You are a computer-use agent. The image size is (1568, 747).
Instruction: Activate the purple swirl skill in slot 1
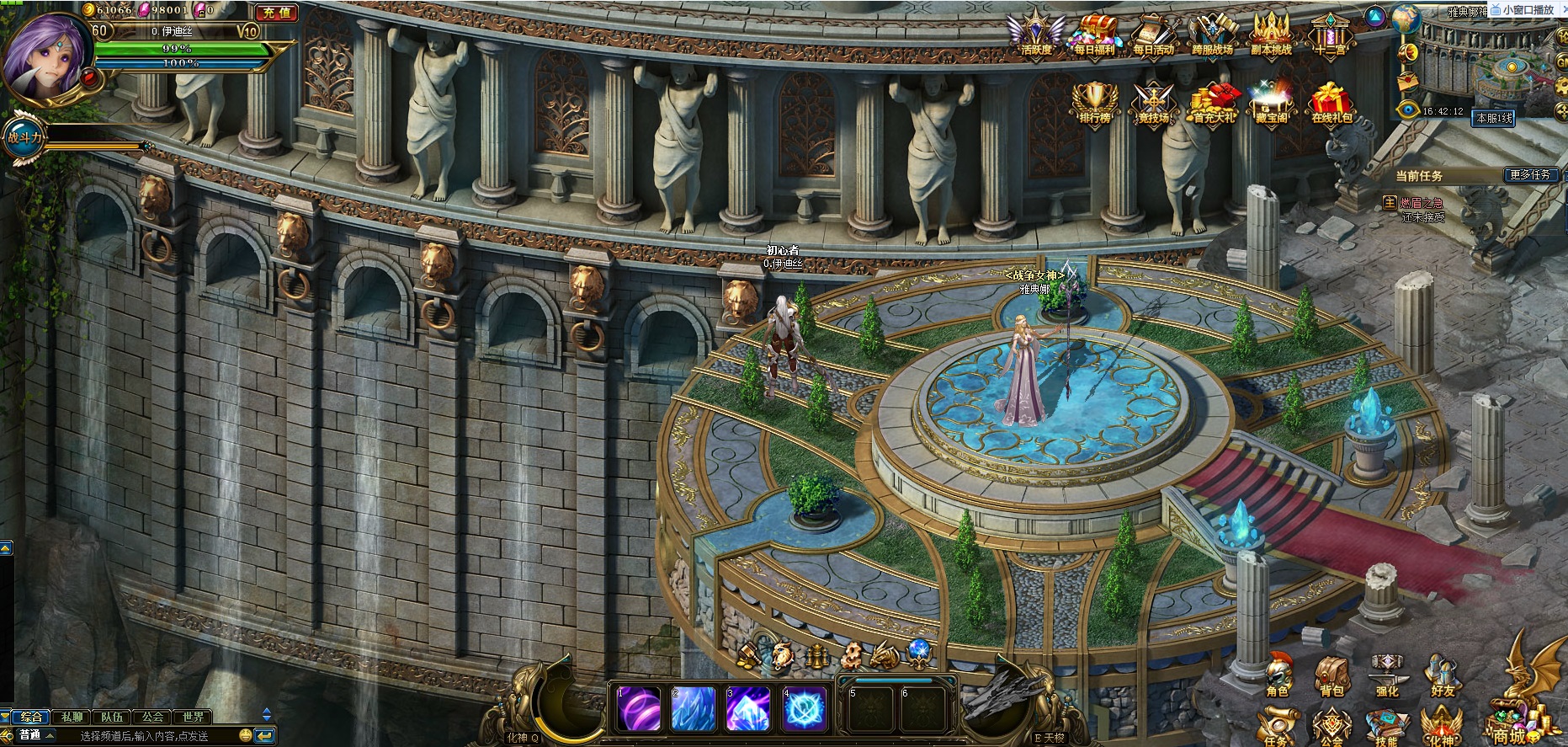[639, 709]
